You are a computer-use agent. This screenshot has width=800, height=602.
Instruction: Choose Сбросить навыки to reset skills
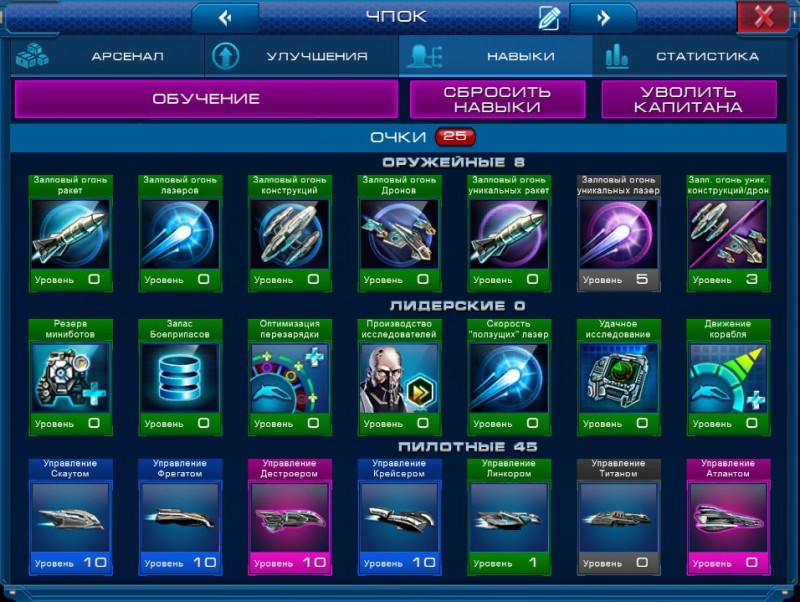click(498, 99)
